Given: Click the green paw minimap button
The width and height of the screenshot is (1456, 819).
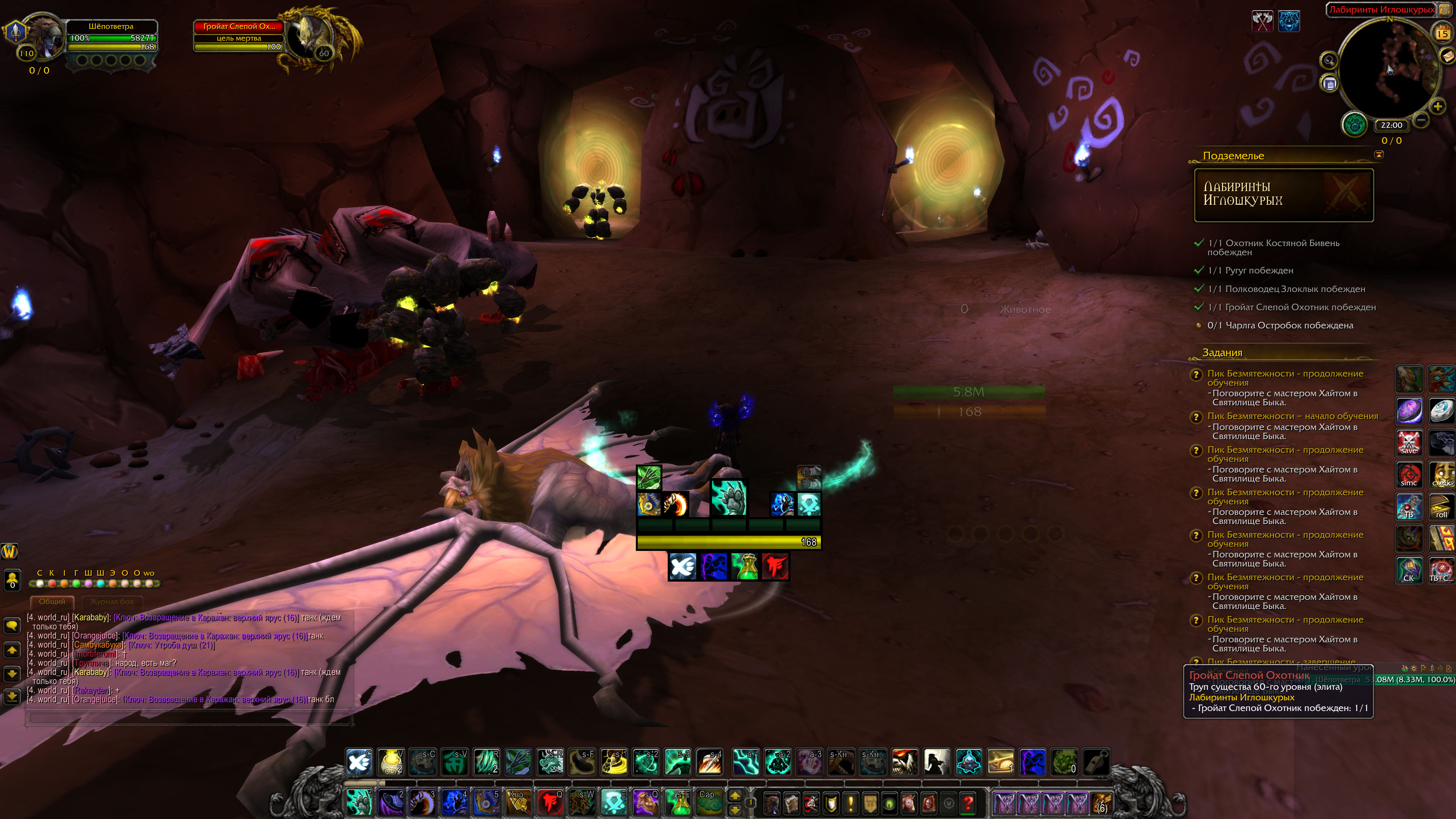Looking at the screenshot, I should (x=1354, y=125).
